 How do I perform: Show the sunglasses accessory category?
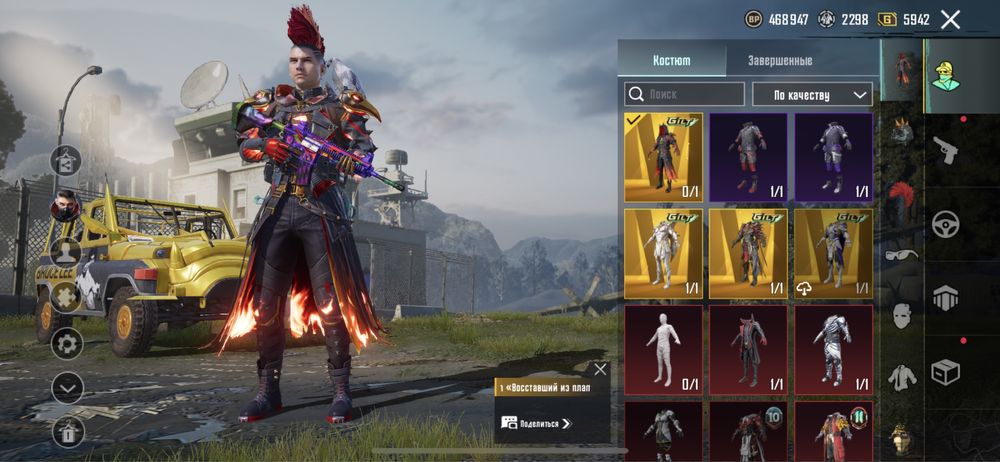[x=902, y=254]
